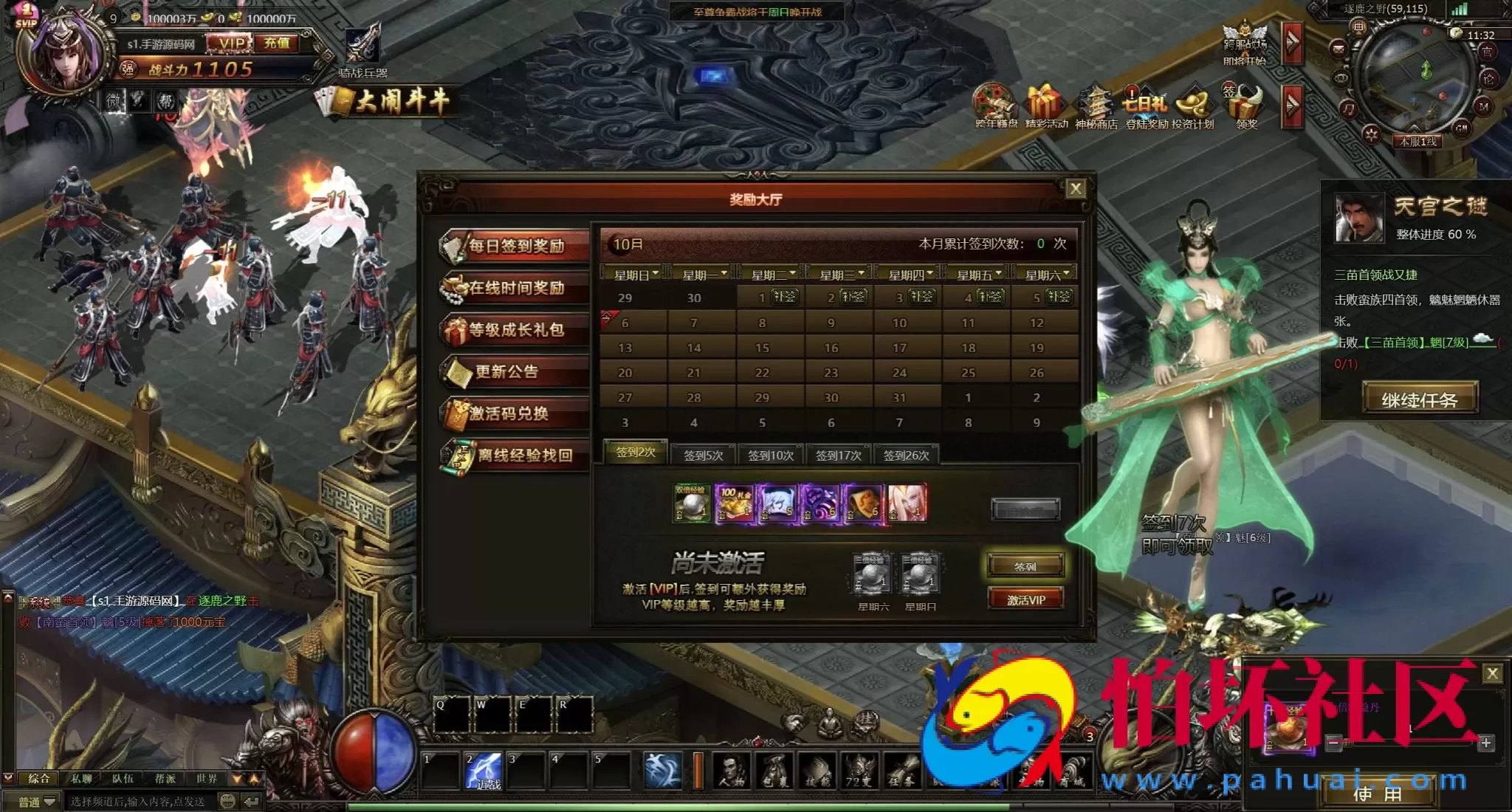Show the 签到26次 reward tab
Image resolution: width=1512 pixels, height=812 pixels.
coord(906,455)
